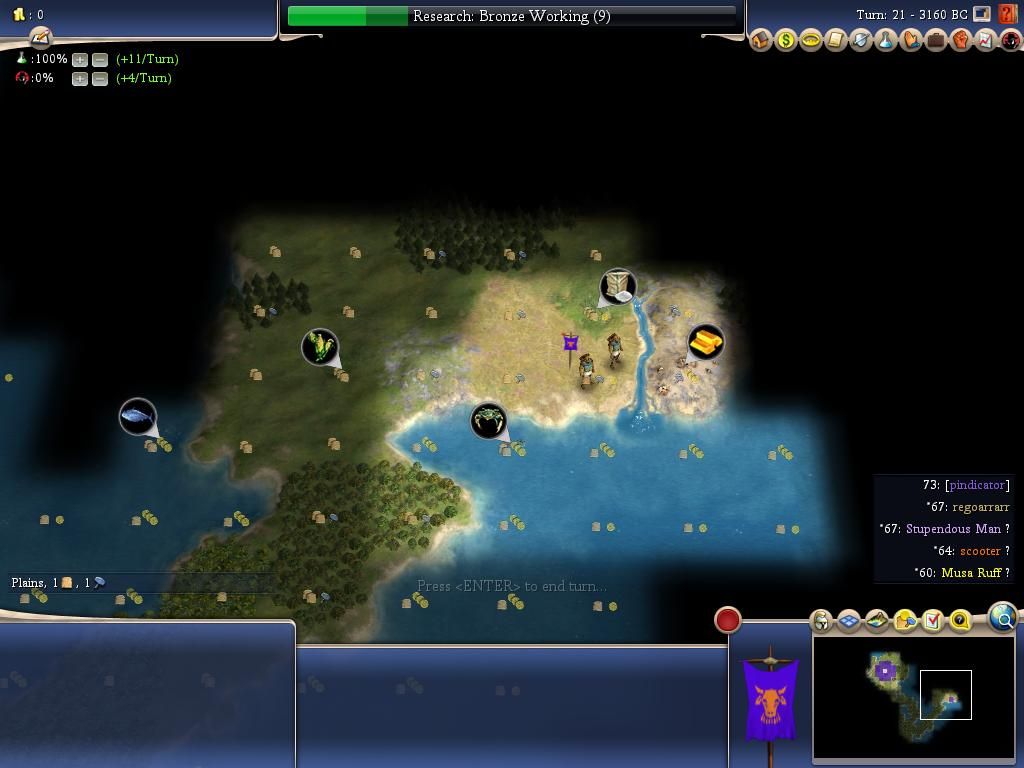1024x768 pixels.
Task: Open the Info Screen graph icon
Action: 986,41
